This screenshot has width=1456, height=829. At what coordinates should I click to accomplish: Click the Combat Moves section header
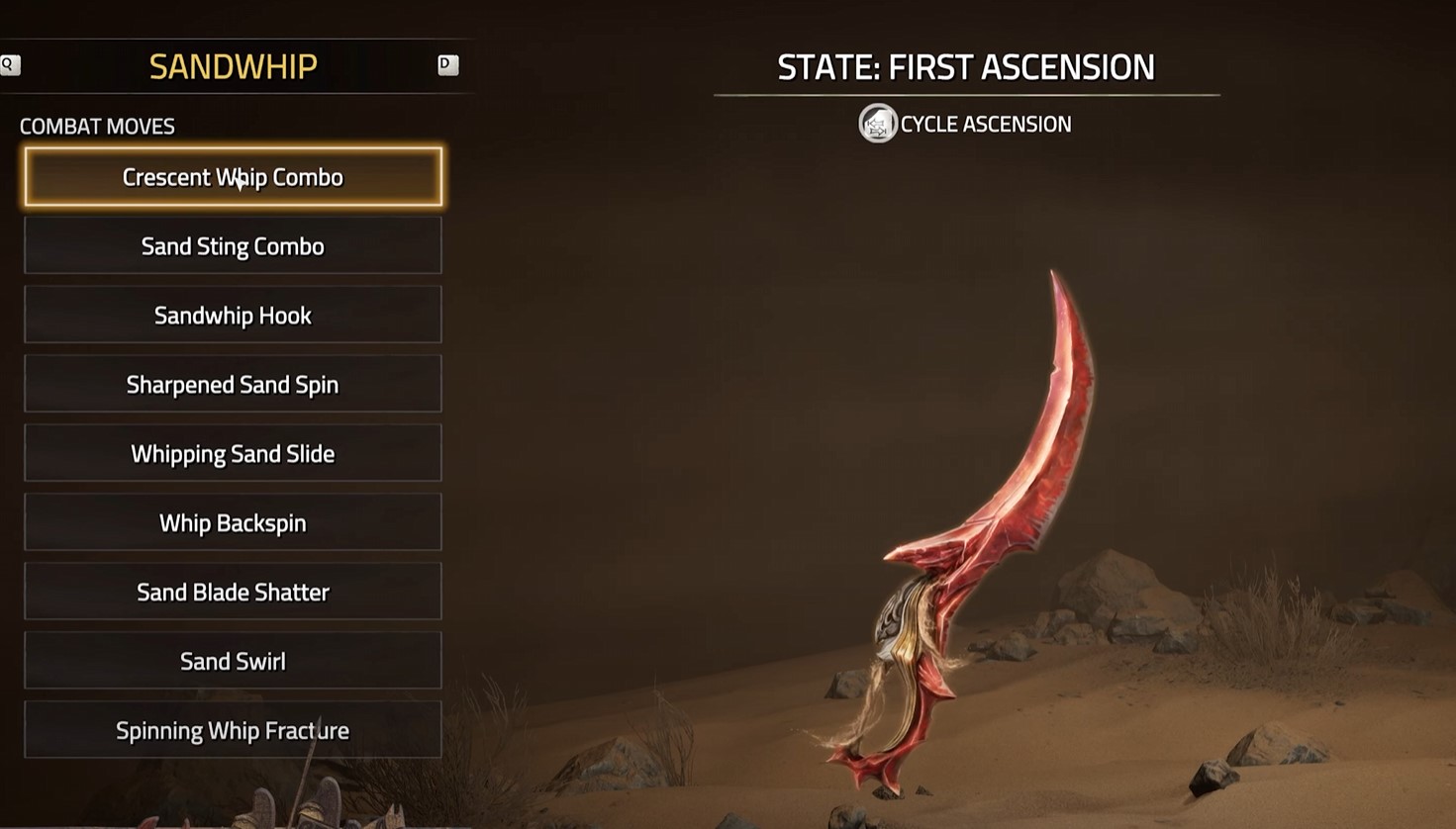[x=97, y=126]
